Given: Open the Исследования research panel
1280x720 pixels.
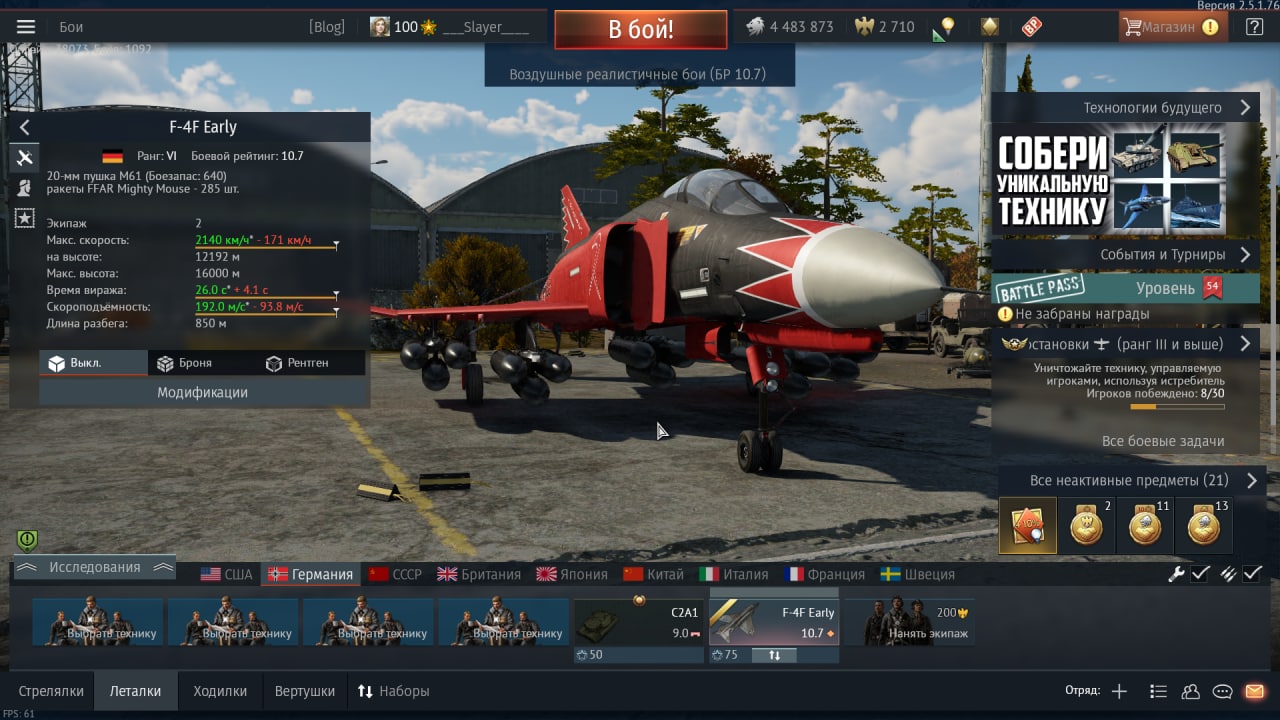Looking at the screenshot, I should [x=95, y=567].
